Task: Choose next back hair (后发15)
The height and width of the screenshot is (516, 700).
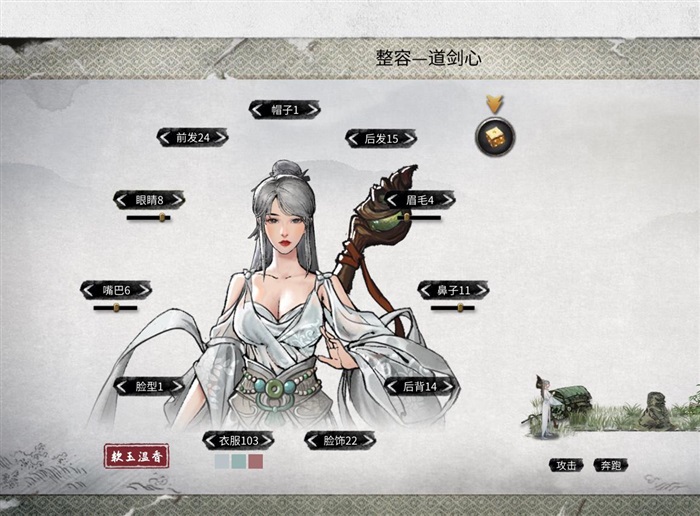Action: coord(407,139)
